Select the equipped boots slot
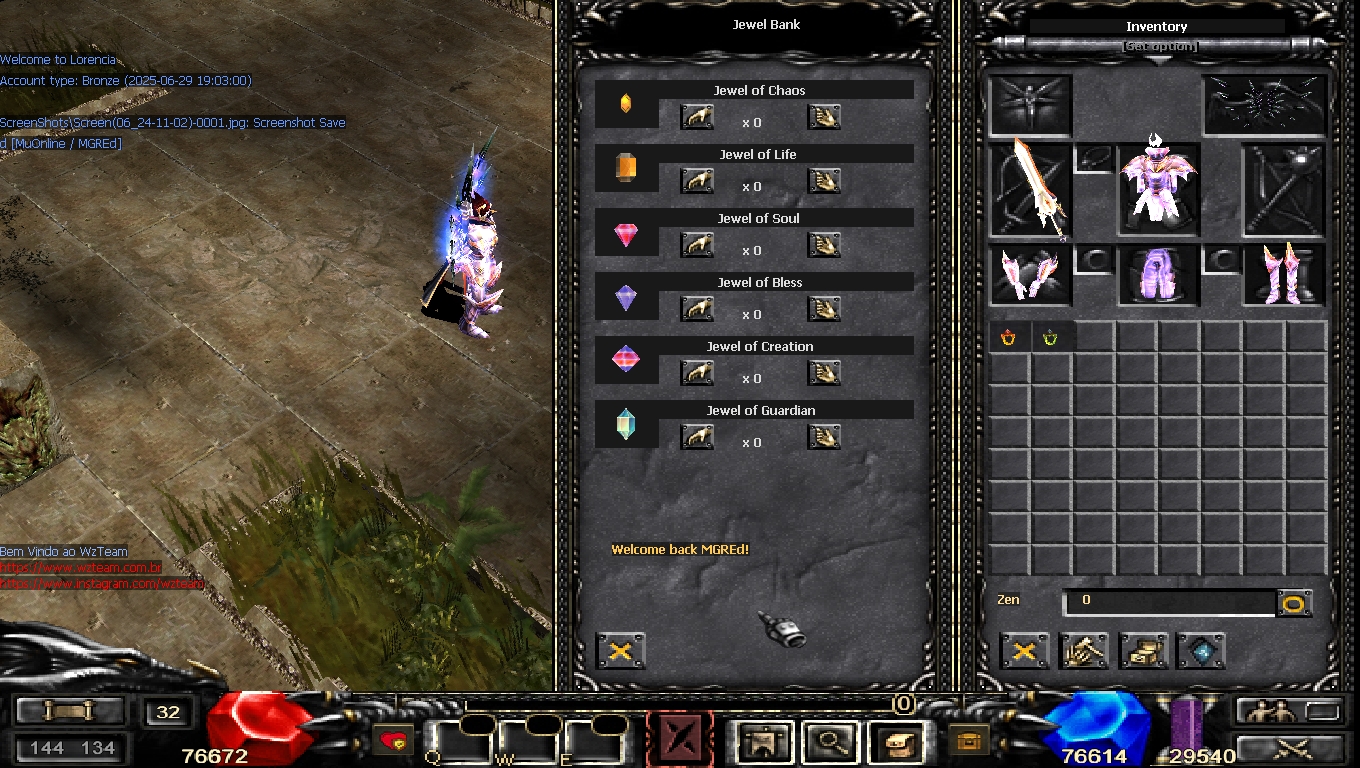 tap(1282, 274)
